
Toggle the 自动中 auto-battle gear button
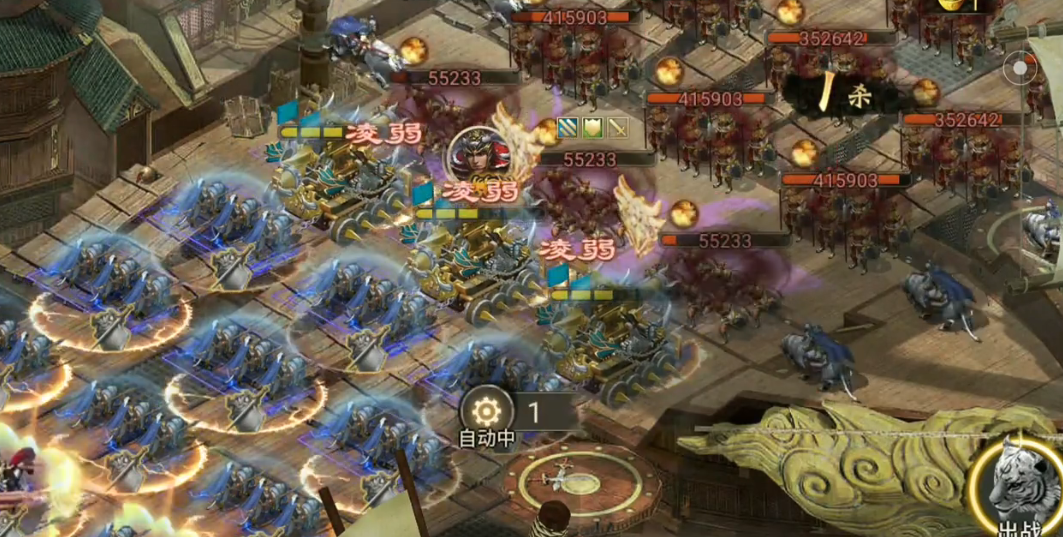[x=486, y=411]
